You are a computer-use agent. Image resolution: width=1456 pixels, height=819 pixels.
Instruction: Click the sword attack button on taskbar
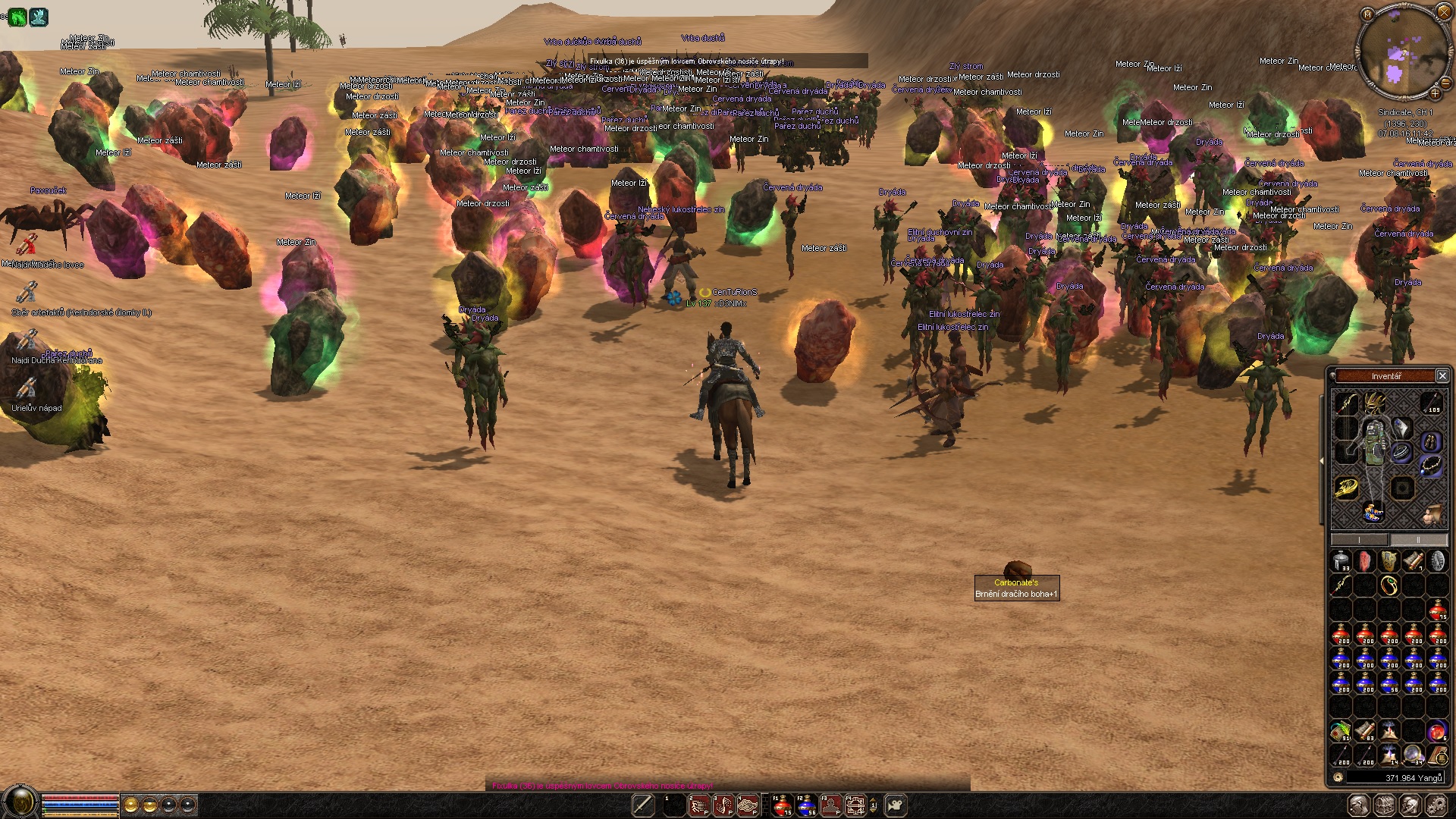[x=643, y=805]
